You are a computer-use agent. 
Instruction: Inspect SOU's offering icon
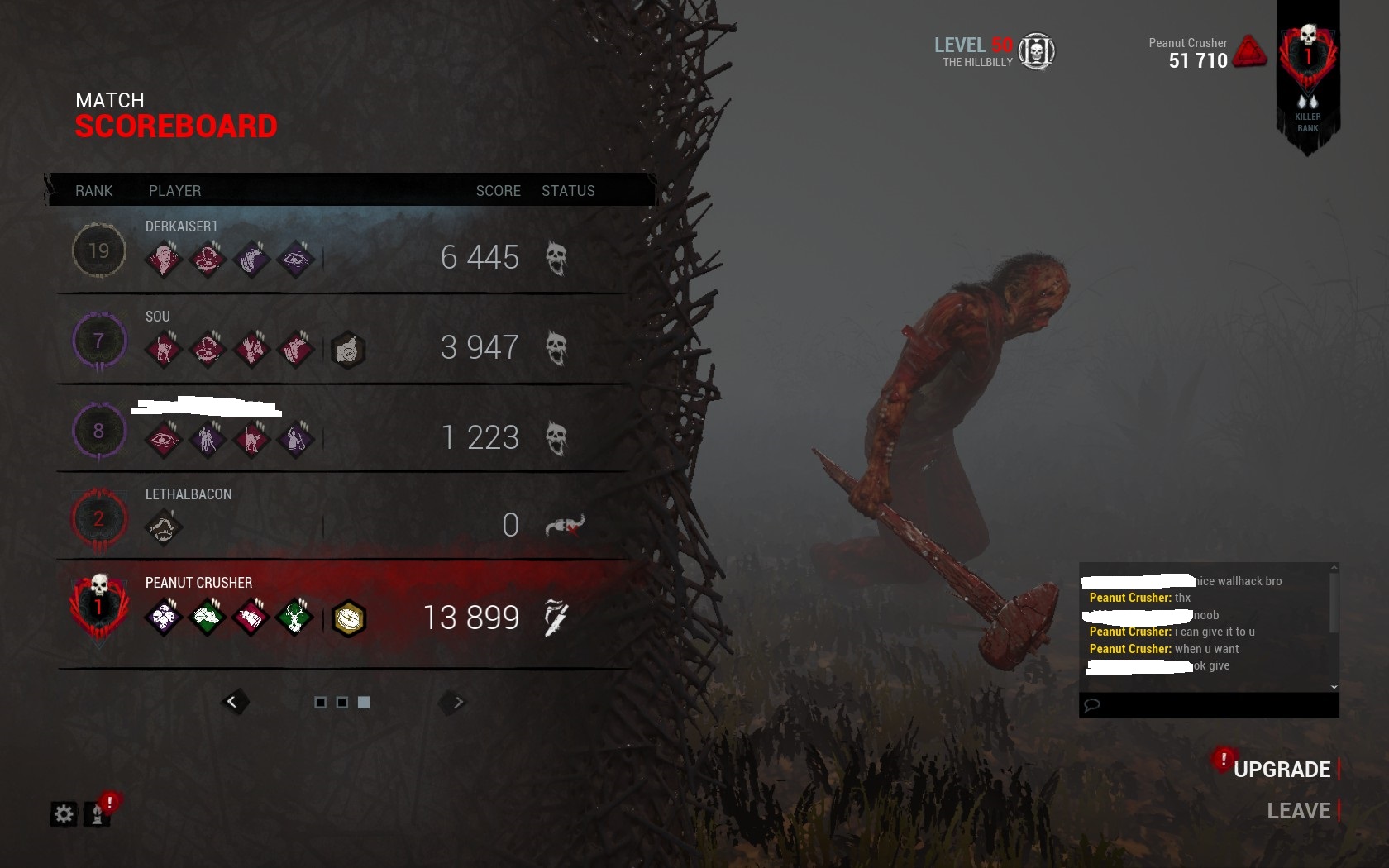click(x=348, y=350)
